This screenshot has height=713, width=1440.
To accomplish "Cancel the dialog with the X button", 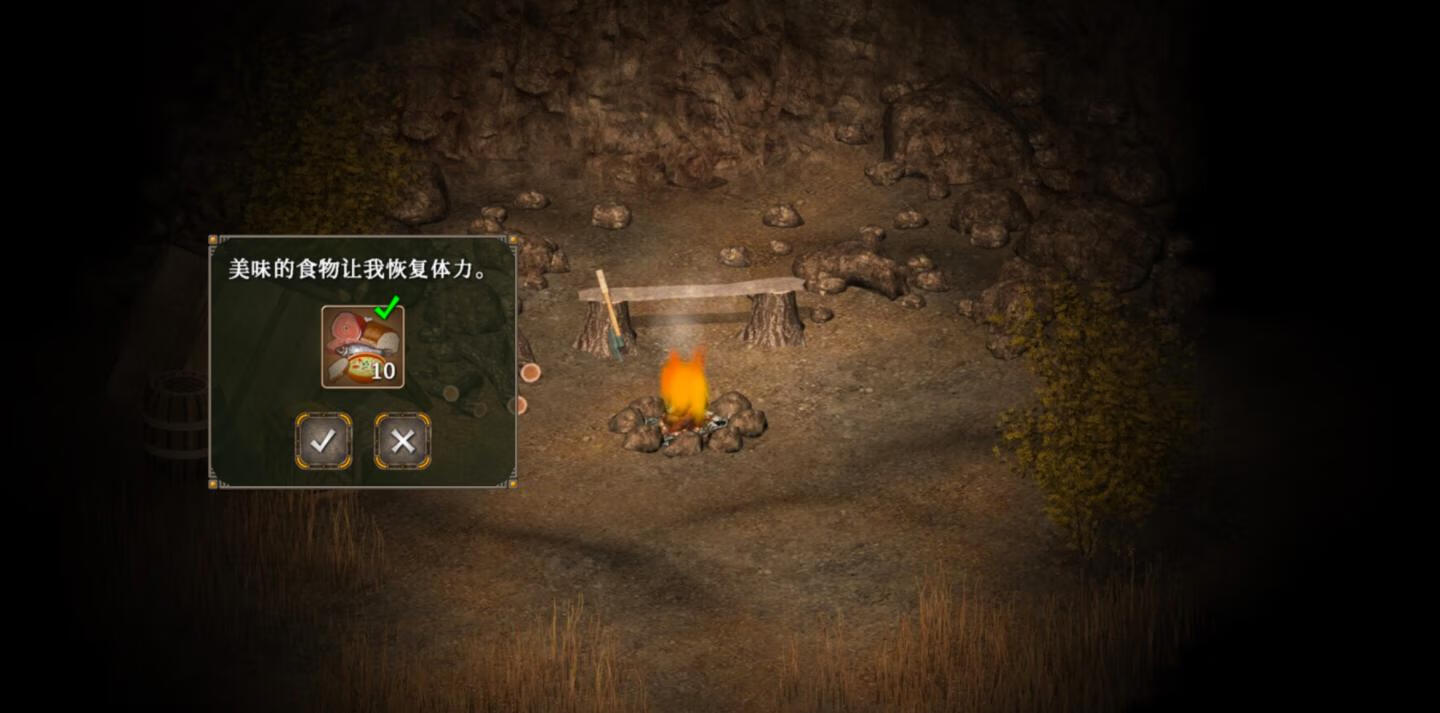I will [x=402, y=441].
